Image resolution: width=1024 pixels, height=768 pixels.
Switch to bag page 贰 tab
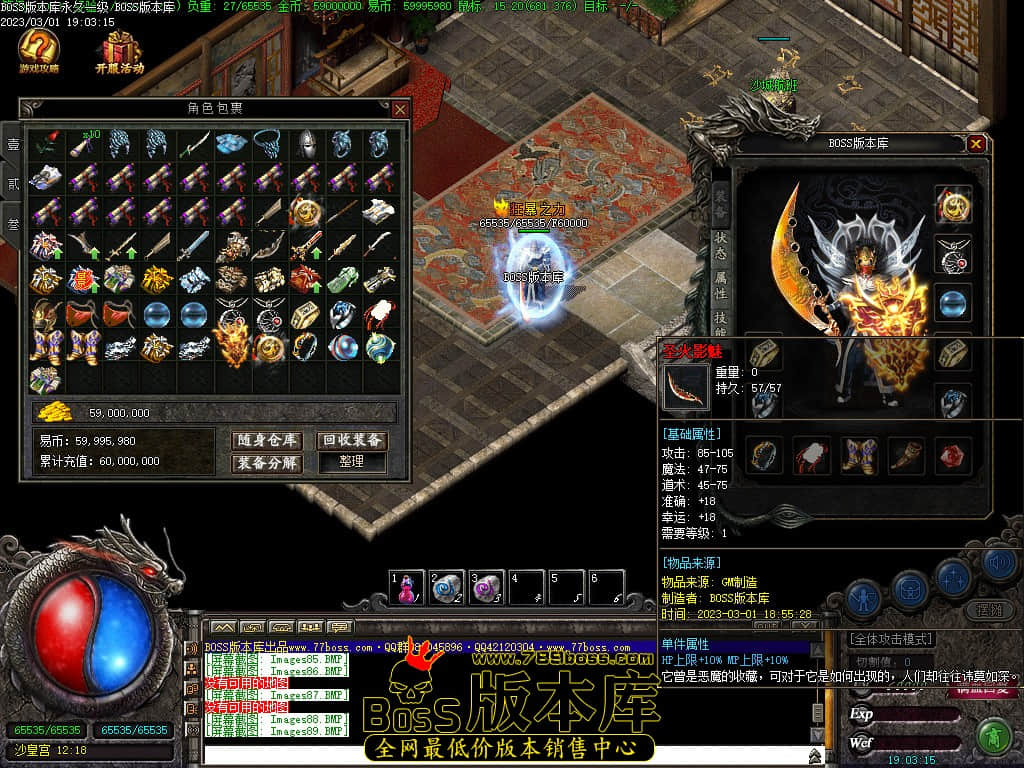(12, 184)
